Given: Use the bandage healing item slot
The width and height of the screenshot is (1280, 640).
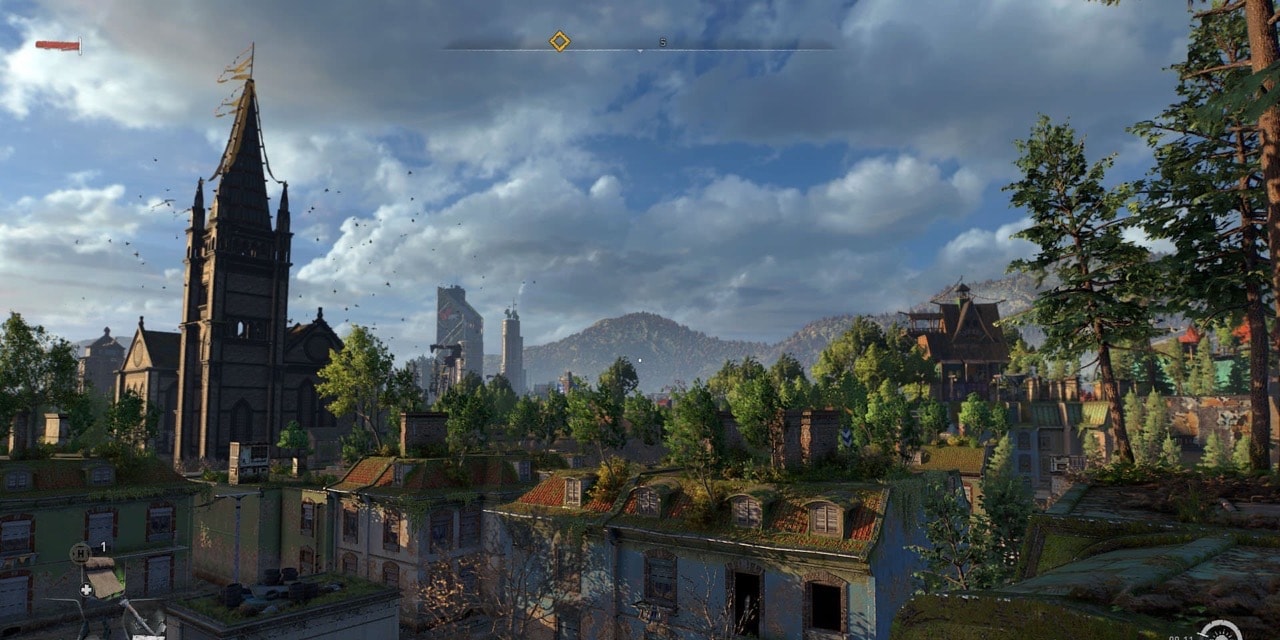Looking at the screenshot, I should click(101, 579).
